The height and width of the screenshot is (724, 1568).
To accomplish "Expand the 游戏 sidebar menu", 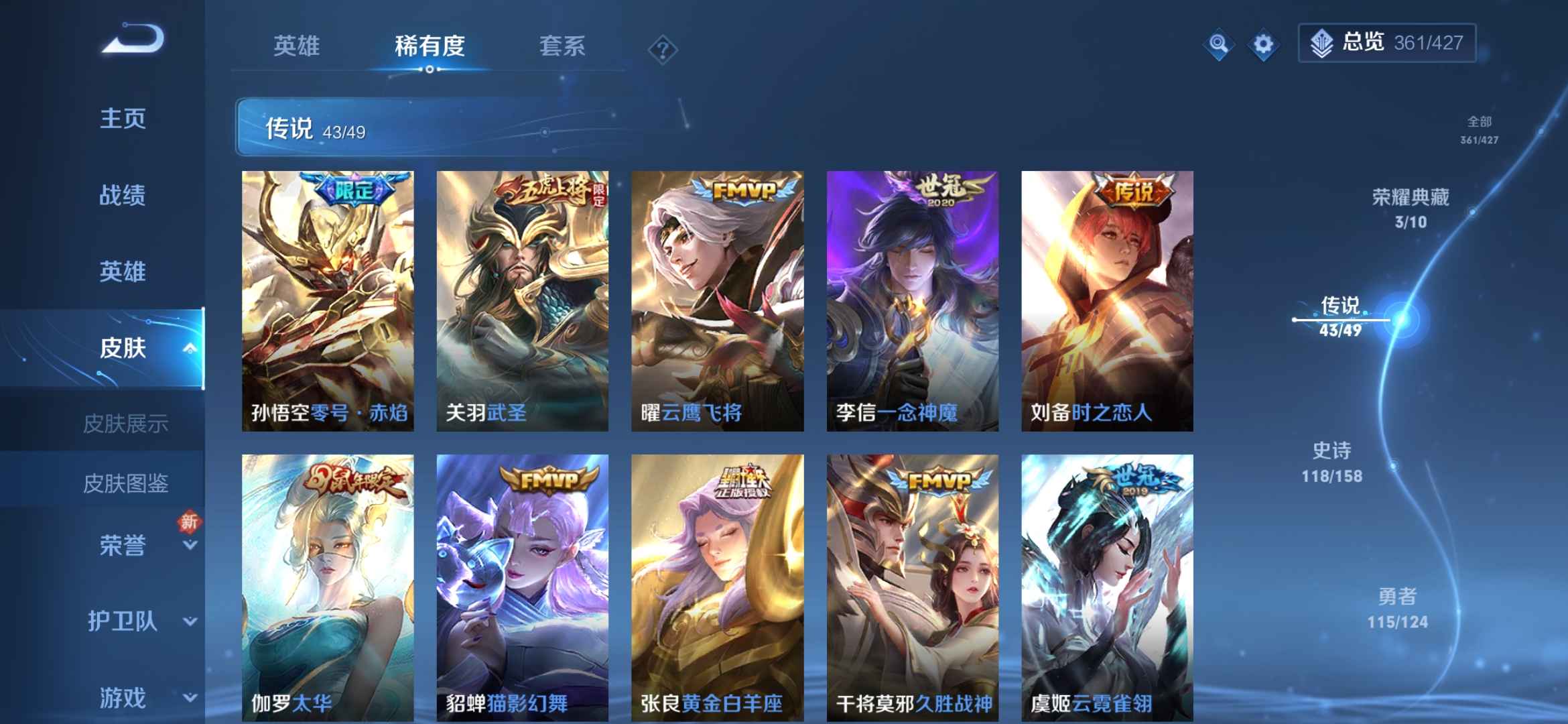I will (x=123, y=695).
